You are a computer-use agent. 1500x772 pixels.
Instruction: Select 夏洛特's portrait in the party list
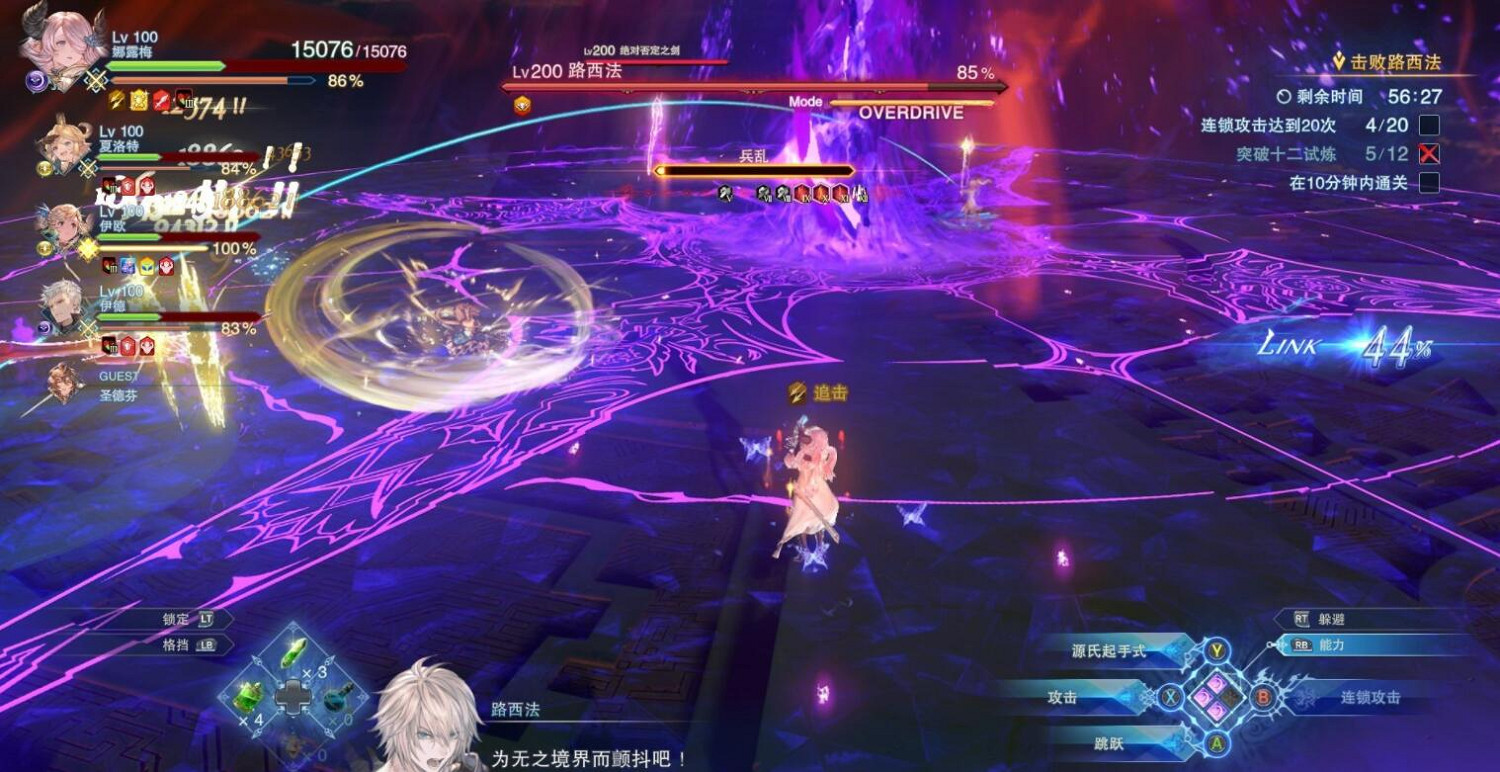[65, 142]
